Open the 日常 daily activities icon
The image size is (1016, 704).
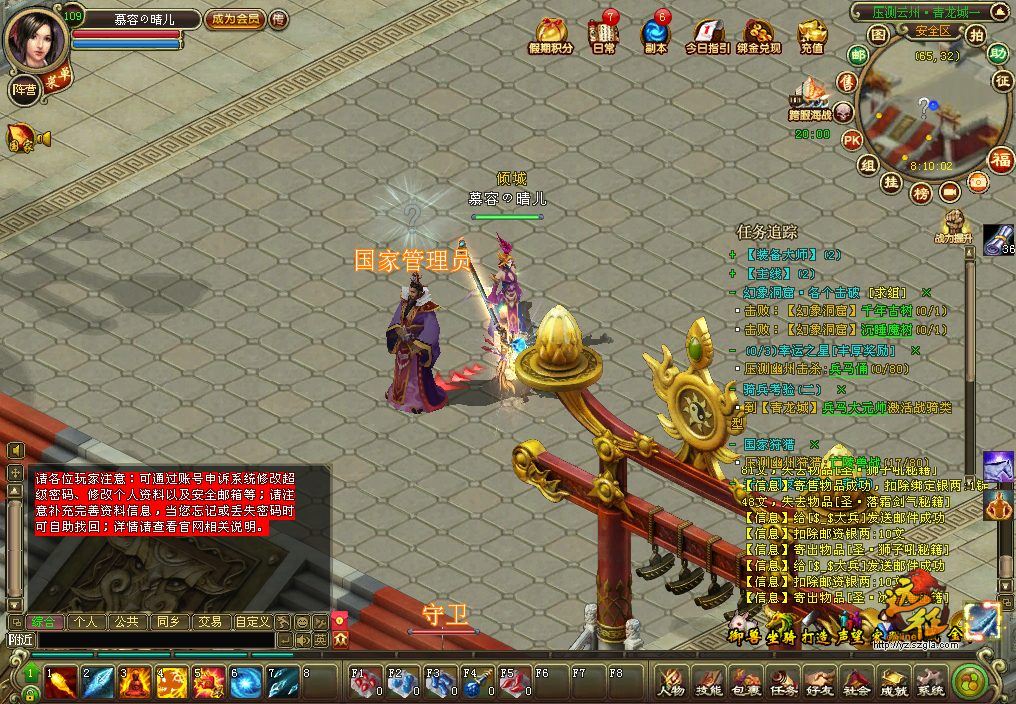603,36
